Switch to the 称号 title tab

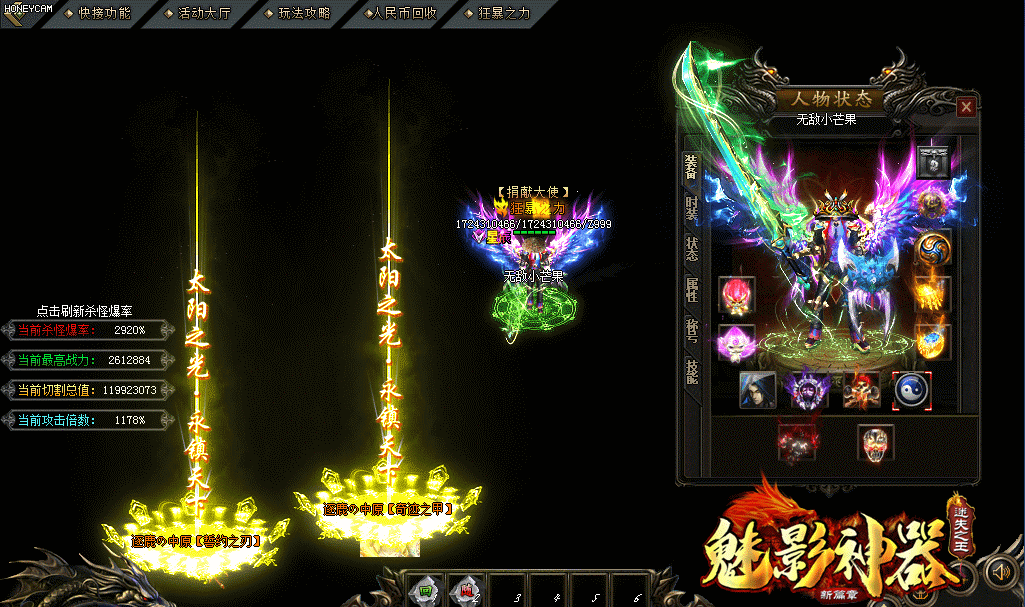[691, 330]
